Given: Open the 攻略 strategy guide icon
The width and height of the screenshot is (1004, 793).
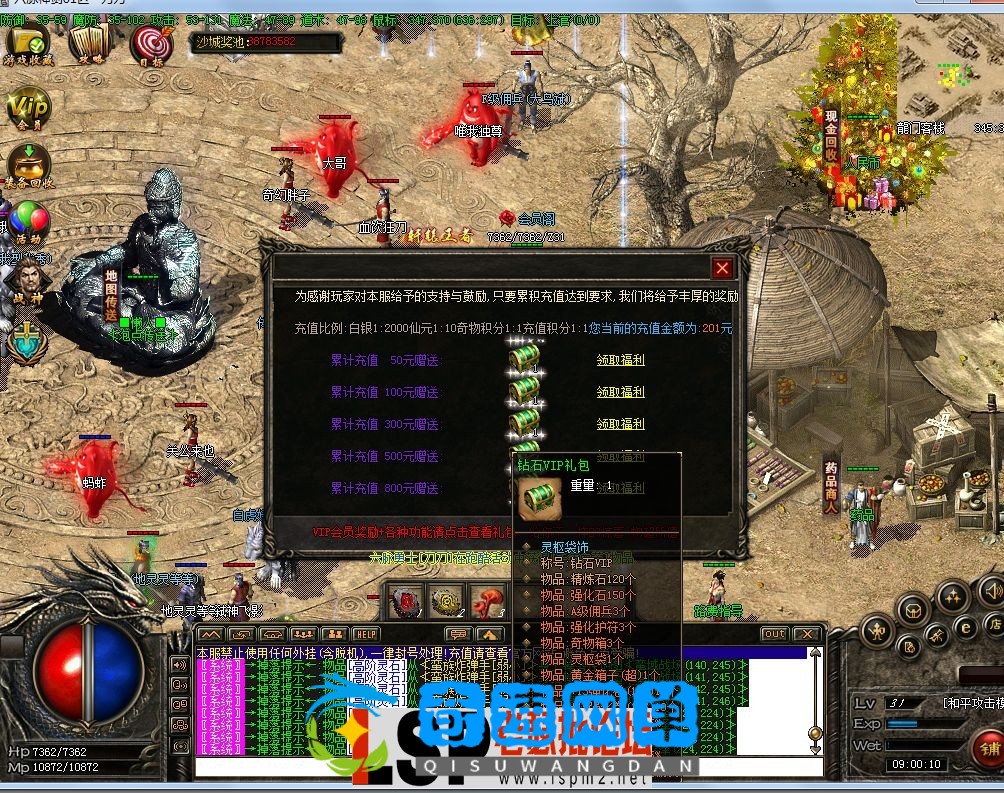Looking at the screenshot, I should (90, 43).
